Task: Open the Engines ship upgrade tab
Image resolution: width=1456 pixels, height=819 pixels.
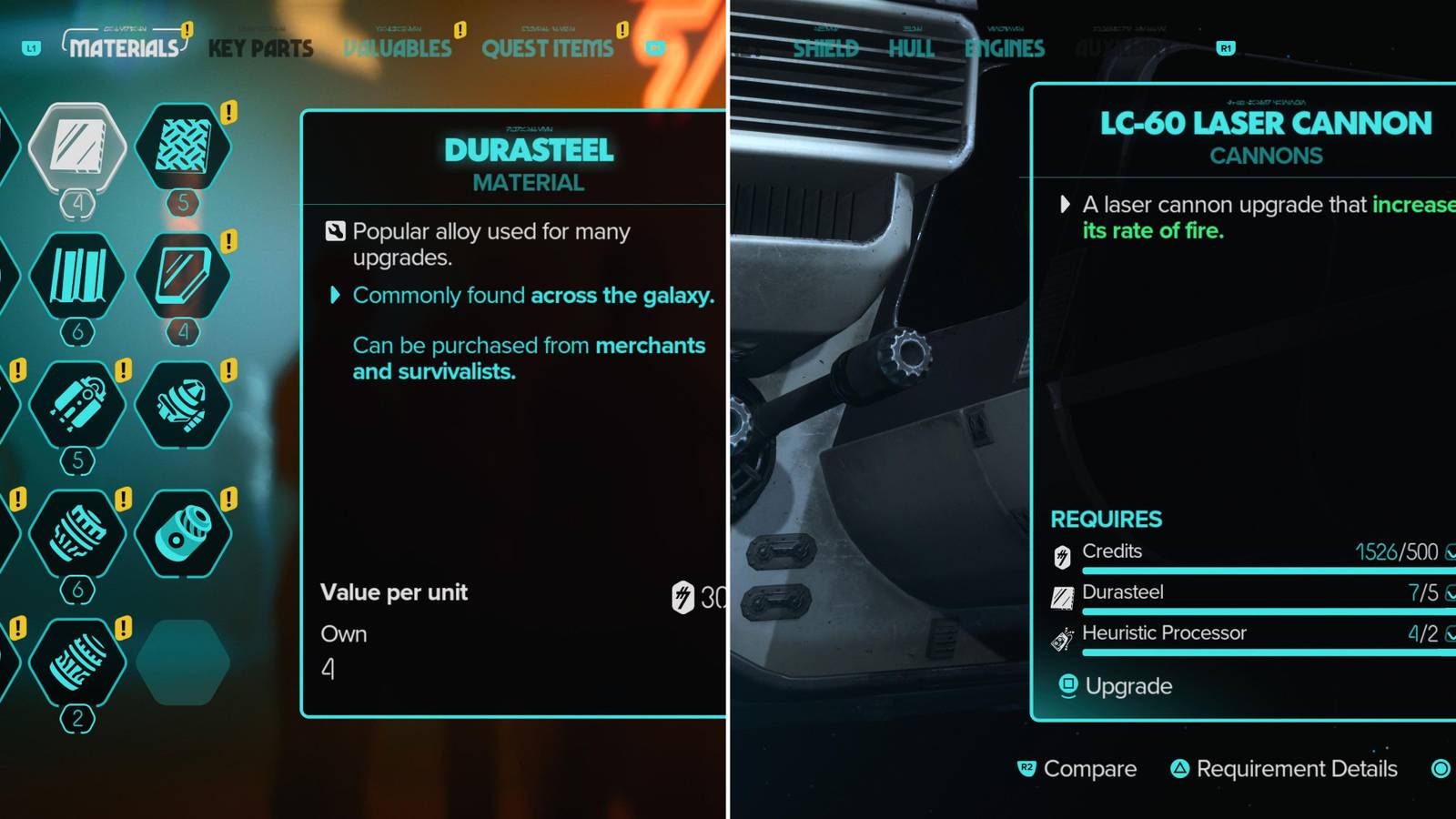Action: tap(1006, 49)
